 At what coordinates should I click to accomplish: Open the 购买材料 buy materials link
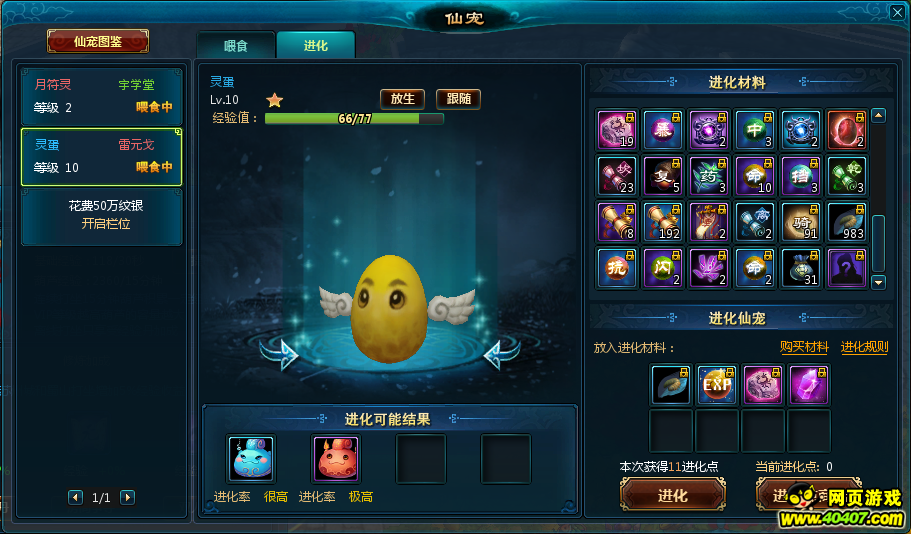(x=804, y=347)
